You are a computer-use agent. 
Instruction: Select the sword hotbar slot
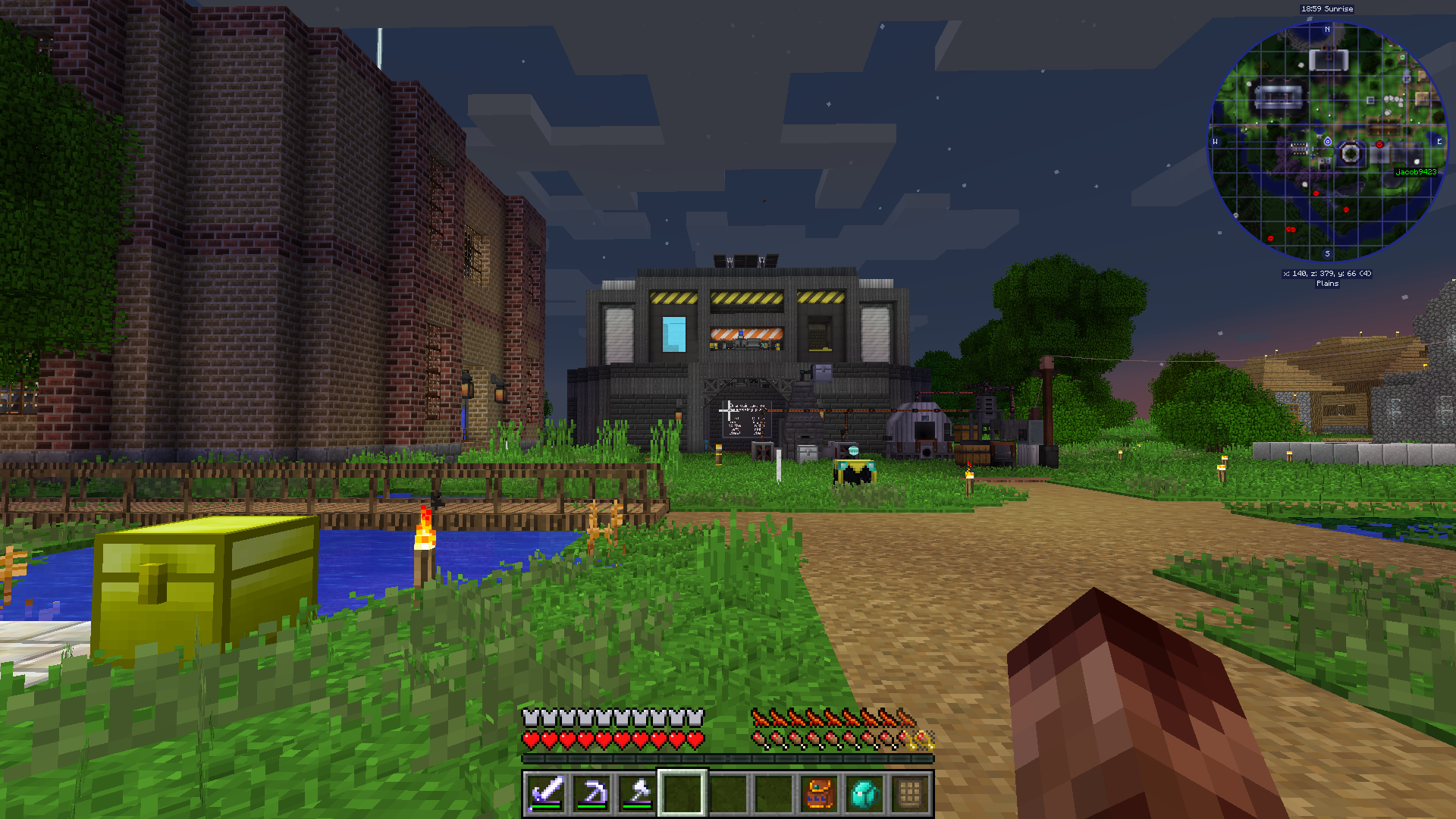[546, 793]
